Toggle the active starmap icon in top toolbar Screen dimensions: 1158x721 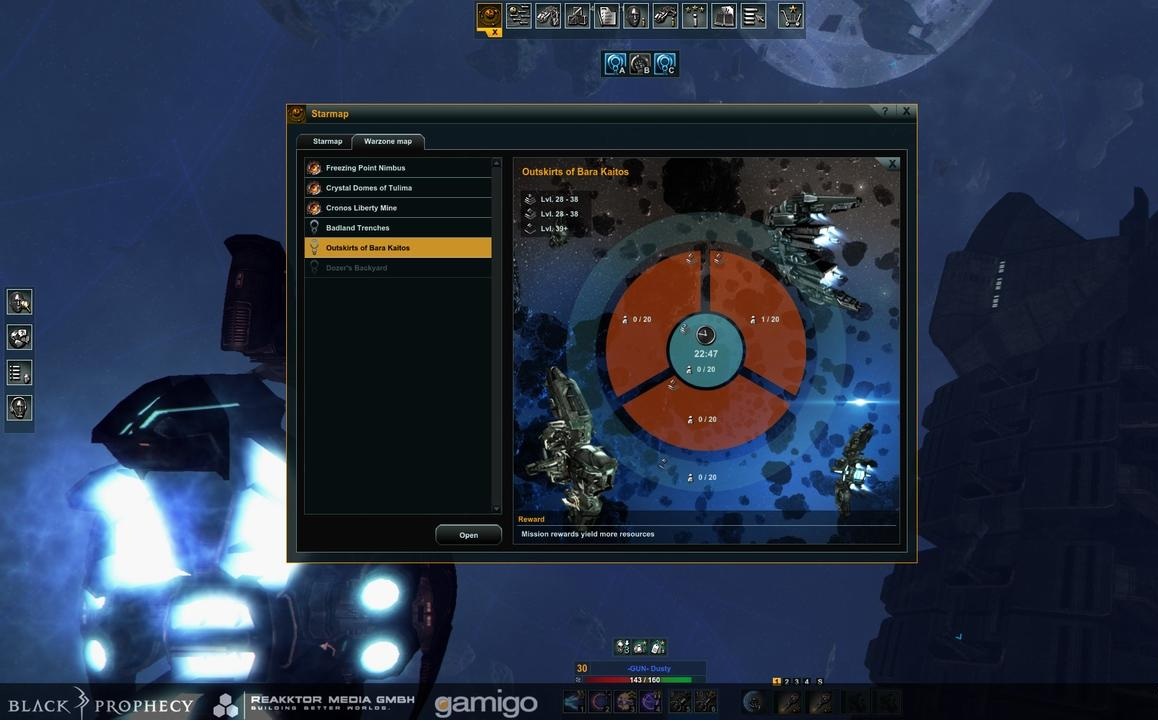[489, 16]
